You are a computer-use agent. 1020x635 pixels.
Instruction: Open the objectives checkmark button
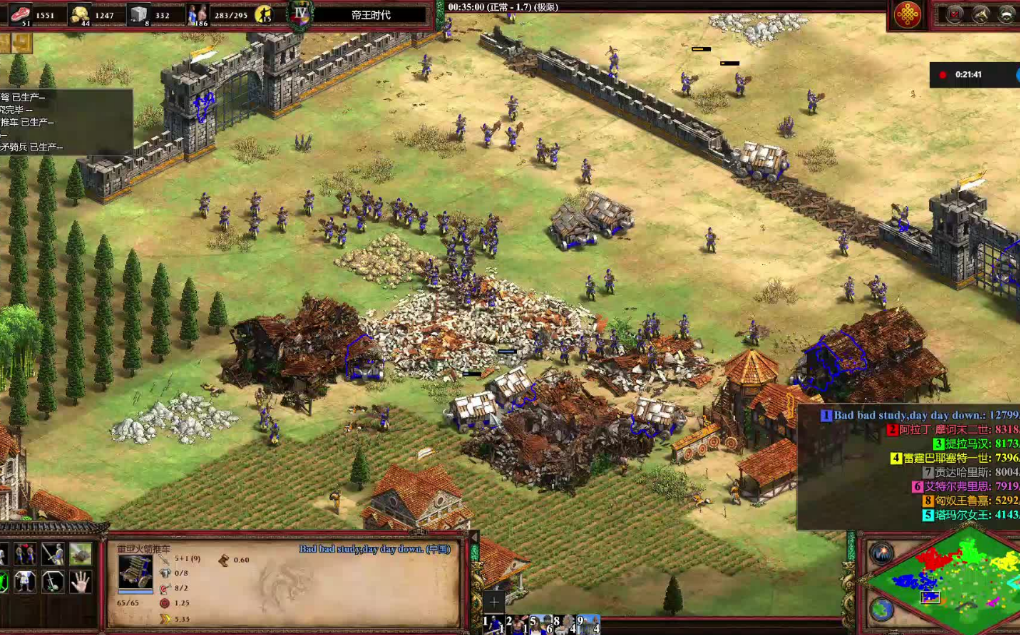point(955,14)
